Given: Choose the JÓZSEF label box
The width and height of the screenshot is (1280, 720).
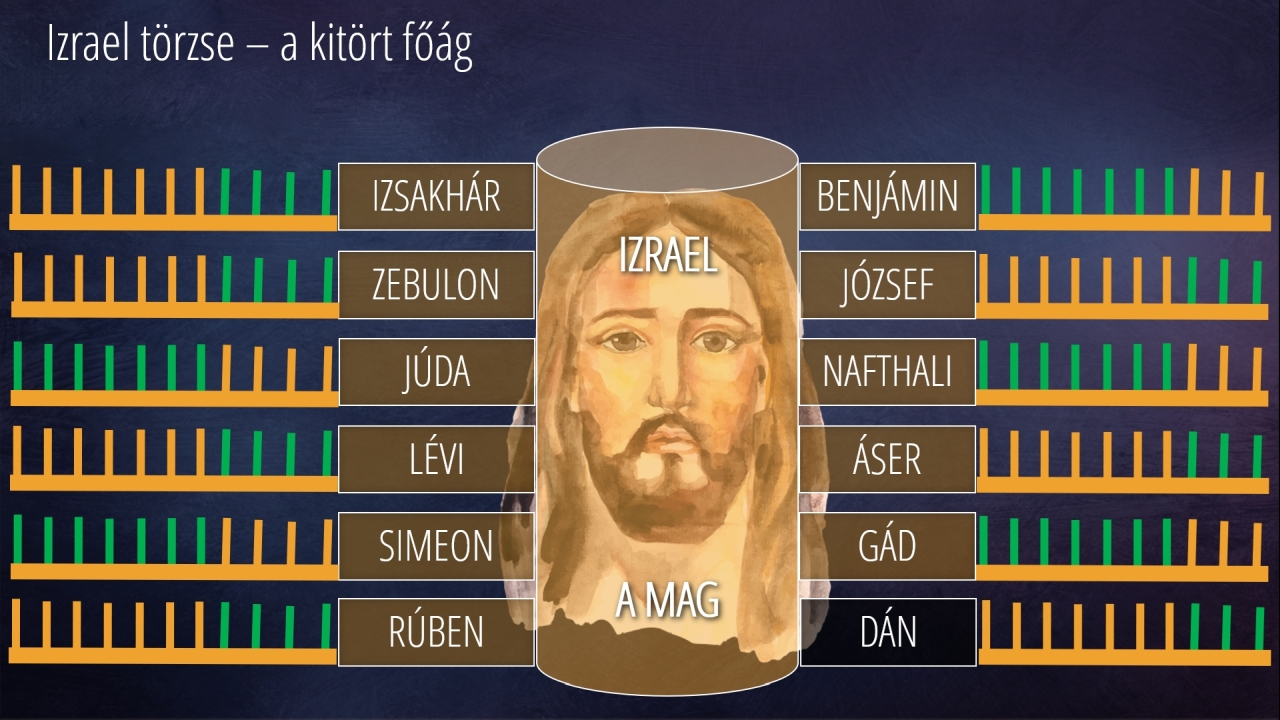Looking at the screenshot, I should point(887,285).
